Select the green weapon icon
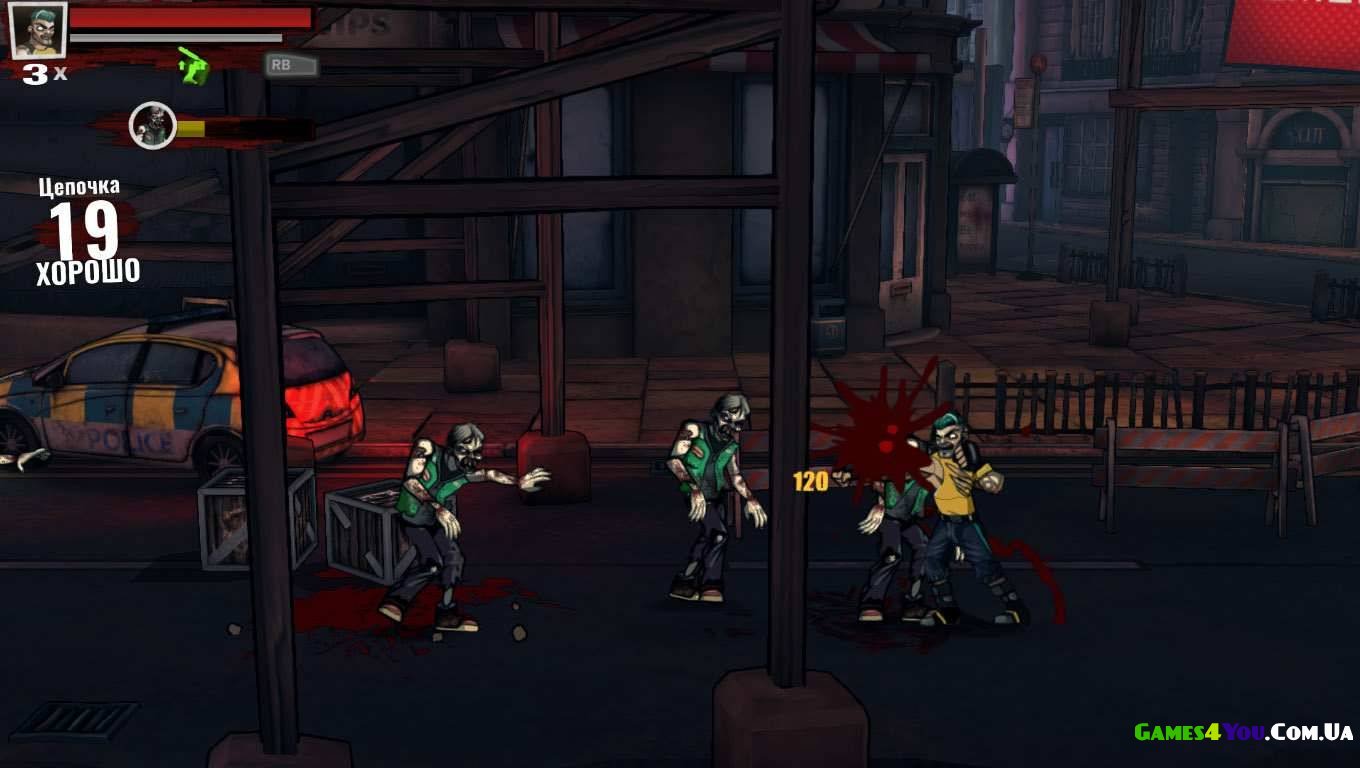Screen dimensions: 1360x768 pos(193,66)
